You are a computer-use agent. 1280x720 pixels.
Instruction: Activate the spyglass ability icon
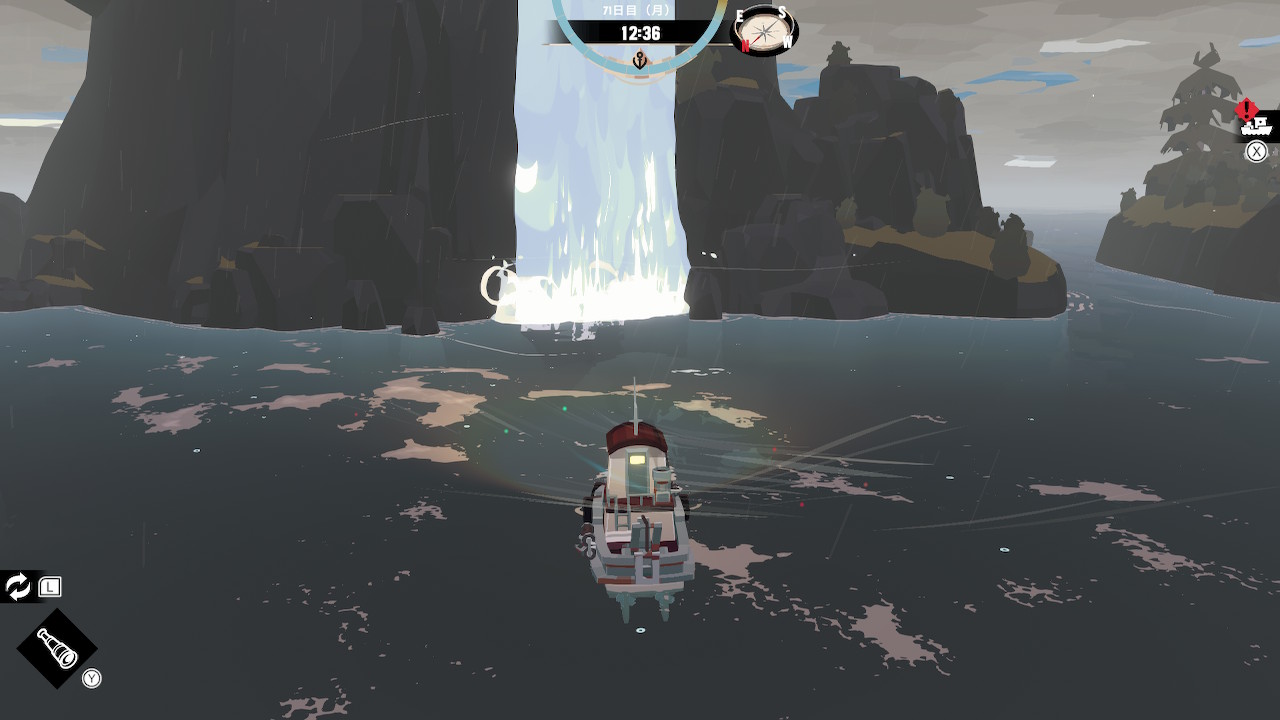(57, 648)
